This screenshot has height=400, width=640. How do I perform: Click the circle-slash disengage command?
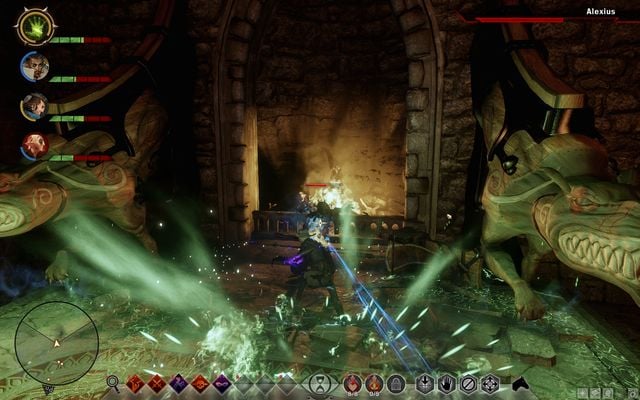click(468, 383)
